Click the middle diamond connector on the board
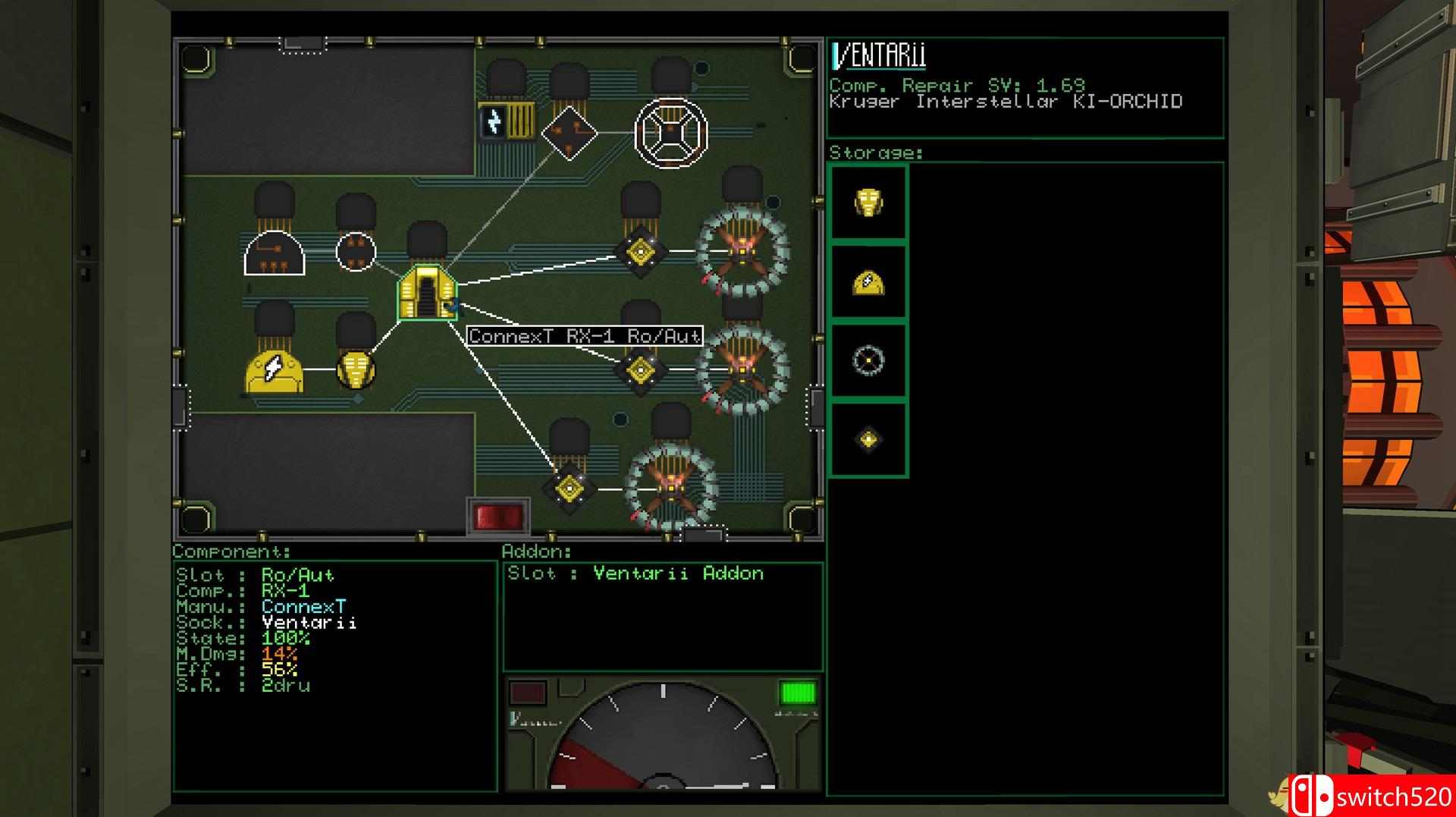Screen dimensions: 1456x817 (642, 371)
